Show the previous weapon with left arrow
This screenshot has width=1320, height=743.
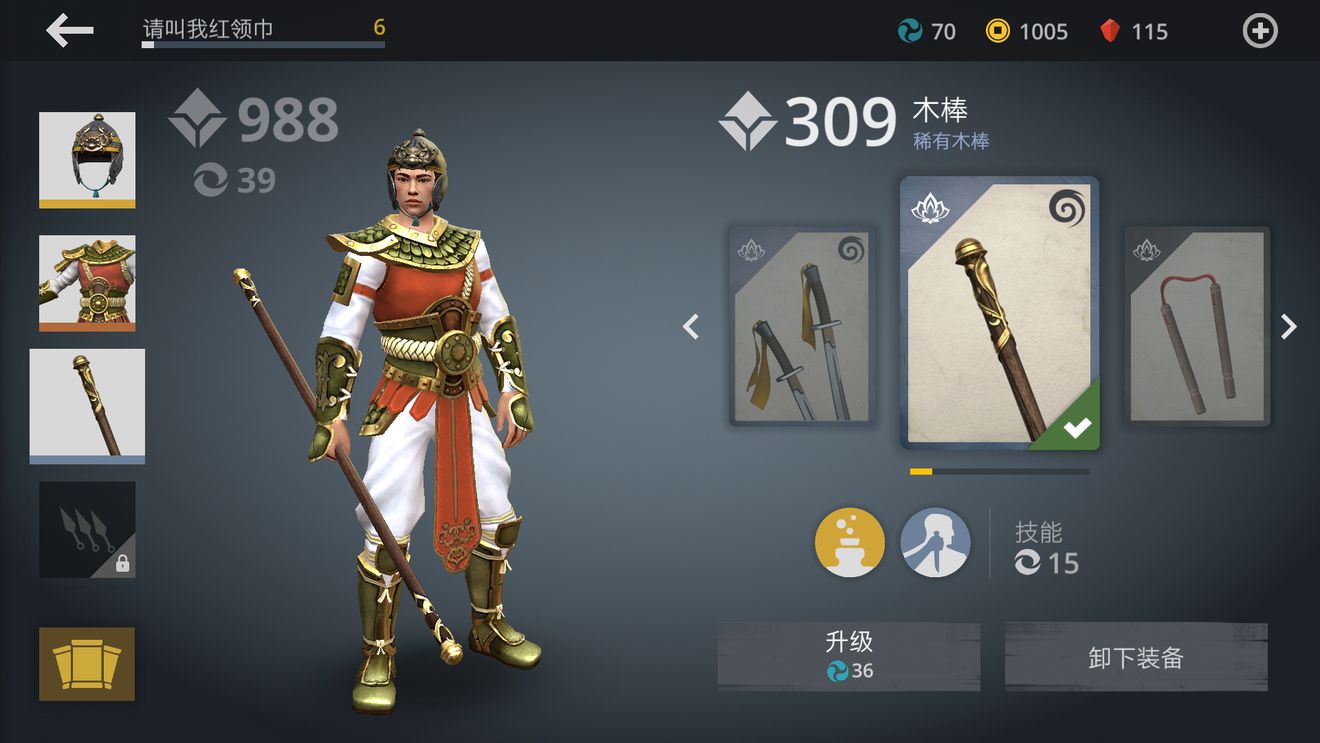[691, 327]
